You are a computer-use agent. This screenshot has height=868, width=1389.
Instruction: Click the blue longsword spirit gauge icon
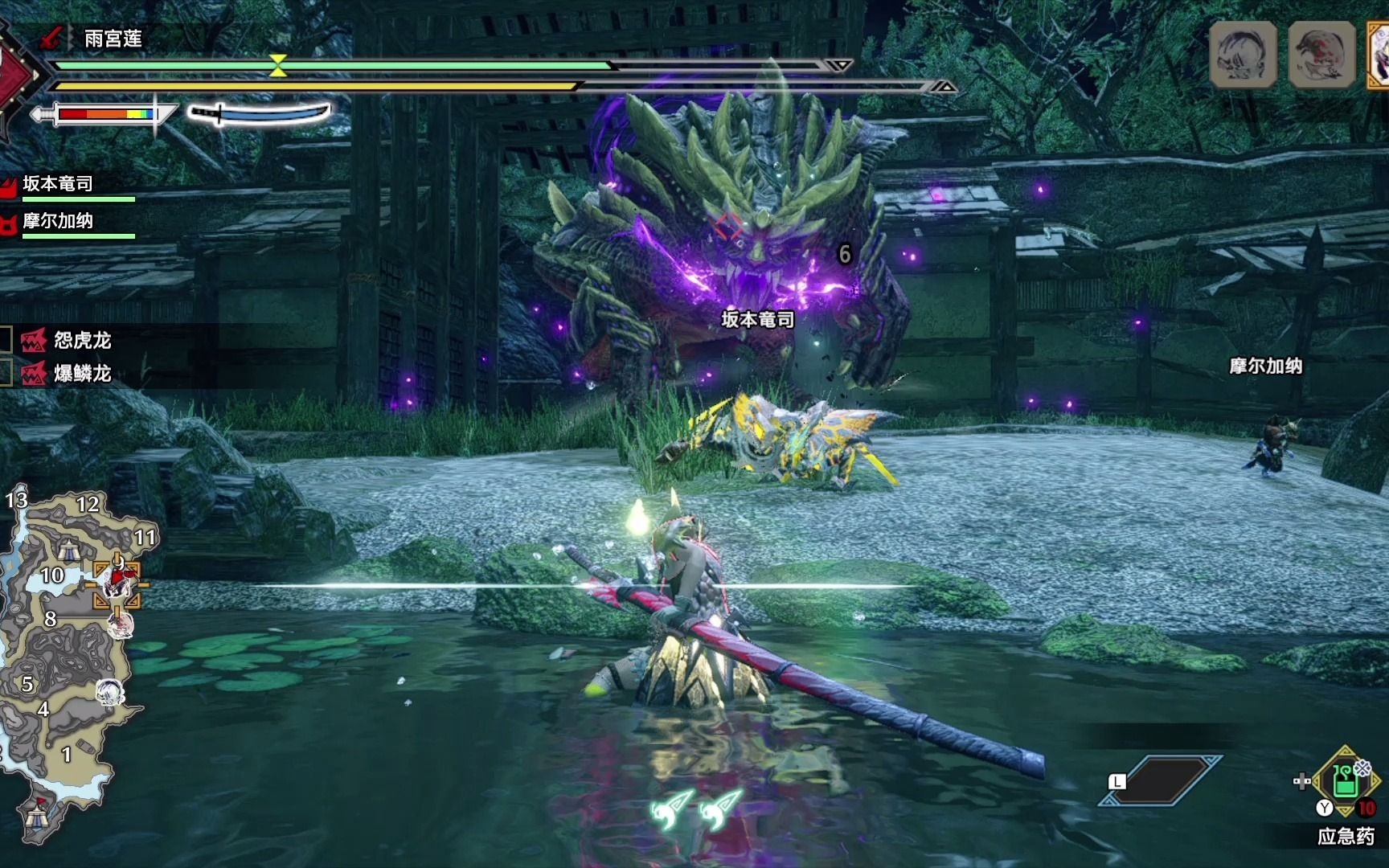pos(260,113)
